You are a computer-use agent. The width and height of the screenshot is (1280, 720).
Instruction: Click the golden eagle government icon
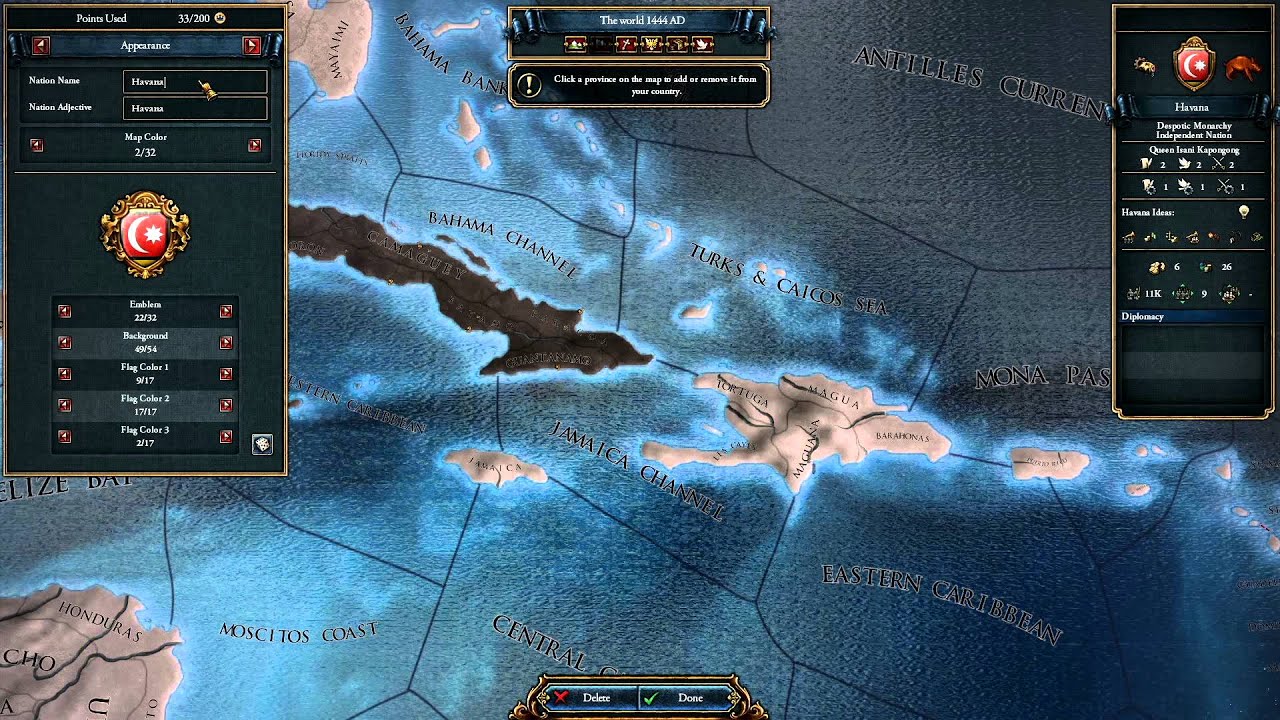(x=652, y=44)
